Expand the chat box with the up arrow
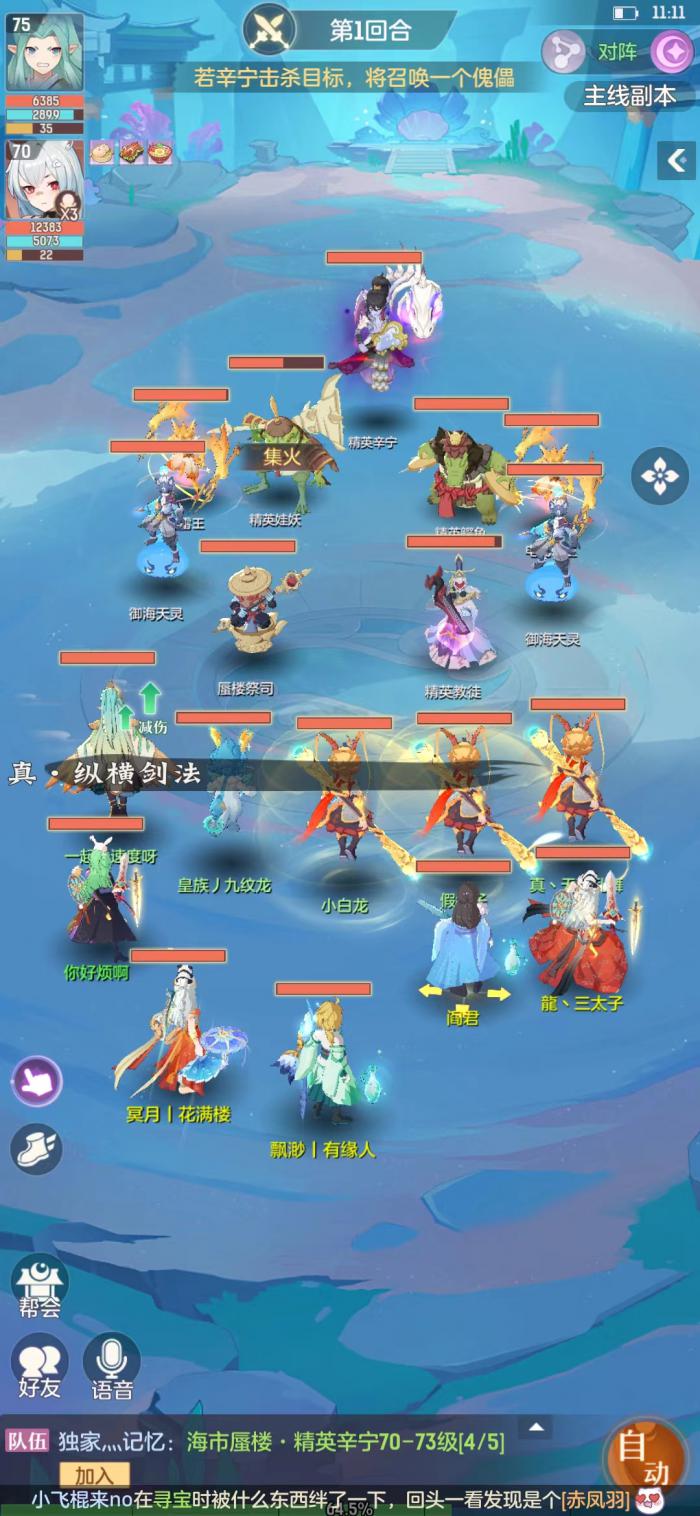Image resolution: width=700 pixels, height=1516 pixels. 537,1427
